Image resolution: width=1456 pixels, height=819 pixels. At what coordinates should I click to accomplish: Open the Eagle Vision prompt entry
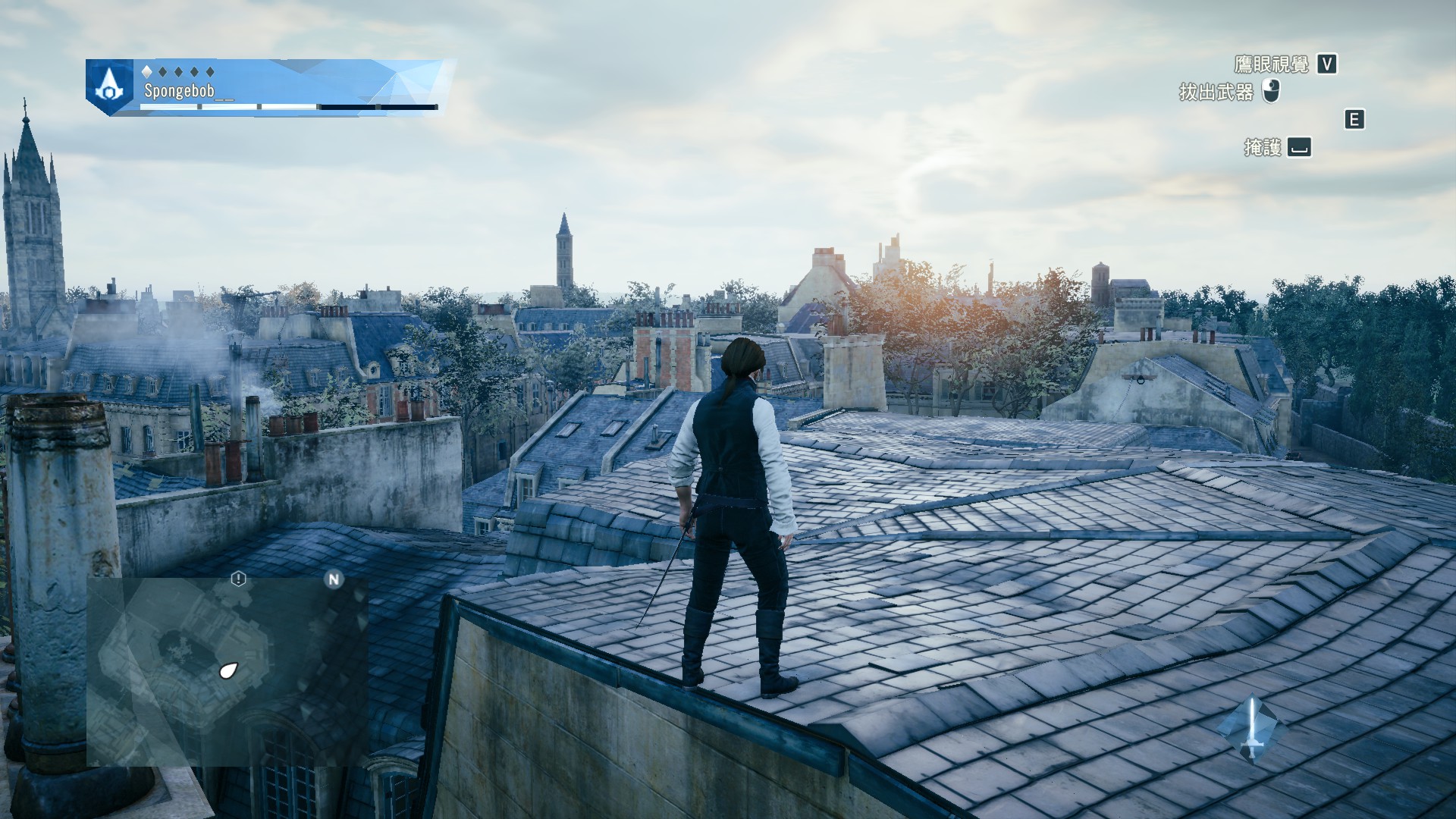pos(1289,65)
